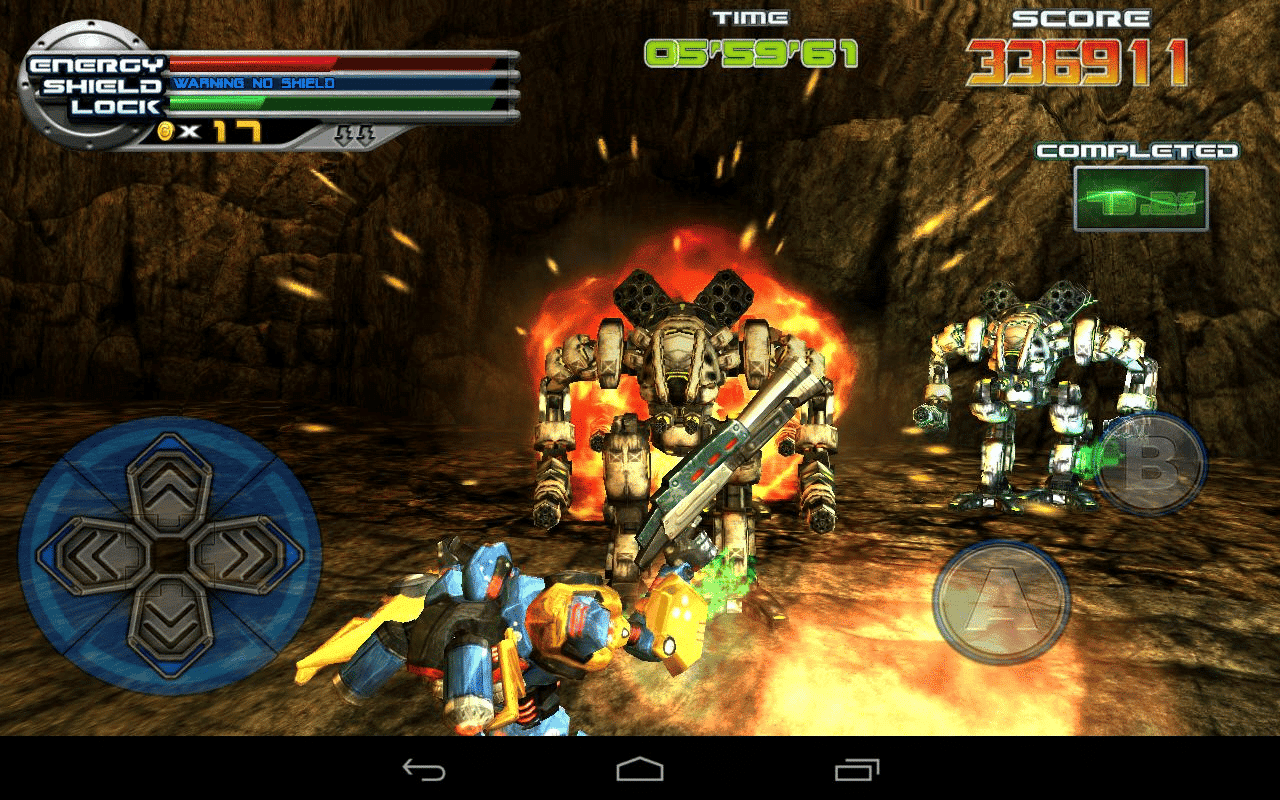The width and height of the screenshot is (1280, 800).
Task: Open the Android recent apps view
Action: tap(856, 769)
